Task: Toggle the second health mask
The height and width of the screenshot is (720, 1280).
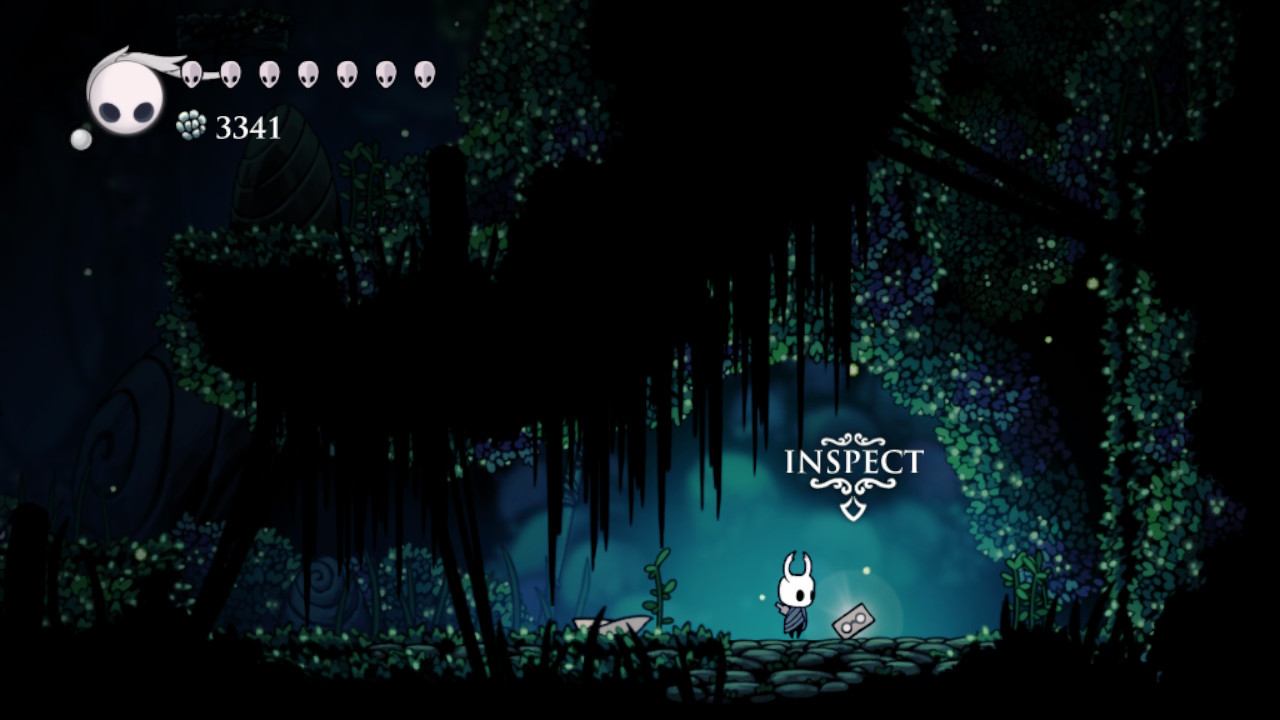Action: 231,72
